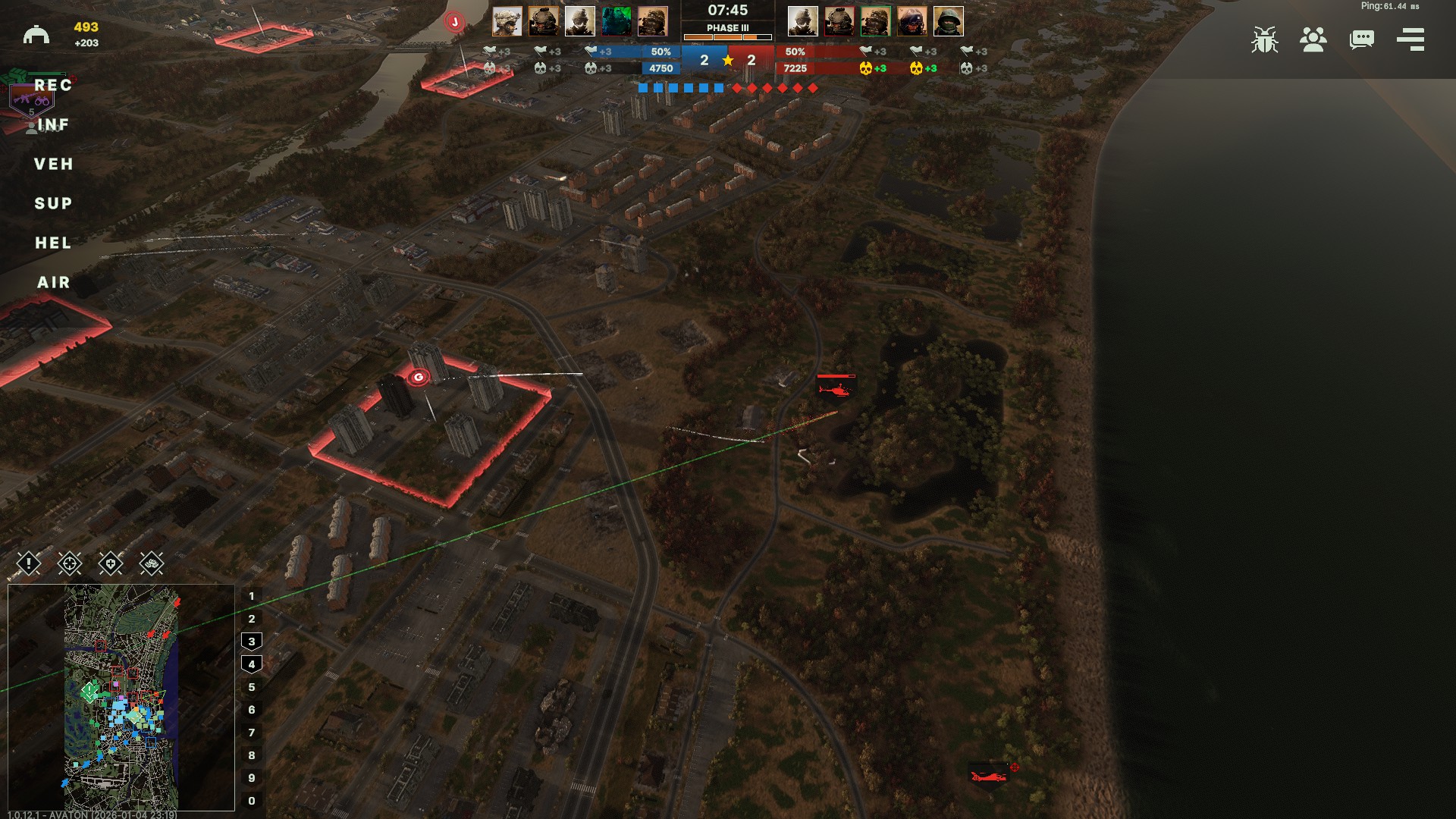The width and height of the screenshot is (1456, 819).
Task: Select control group 3
Action: click(x=252, y=642)
